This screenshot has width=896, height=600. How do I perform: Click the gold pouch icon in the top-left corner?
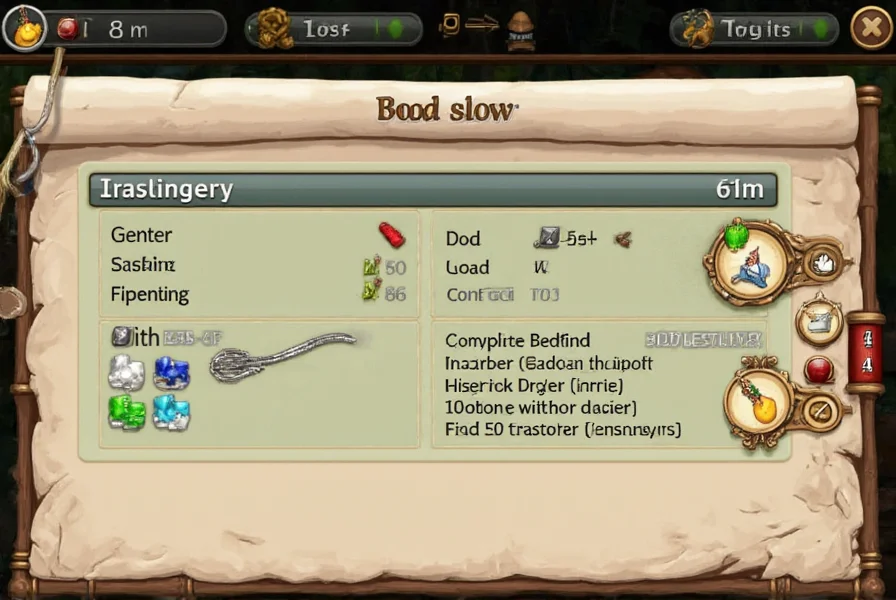point(24,29)
